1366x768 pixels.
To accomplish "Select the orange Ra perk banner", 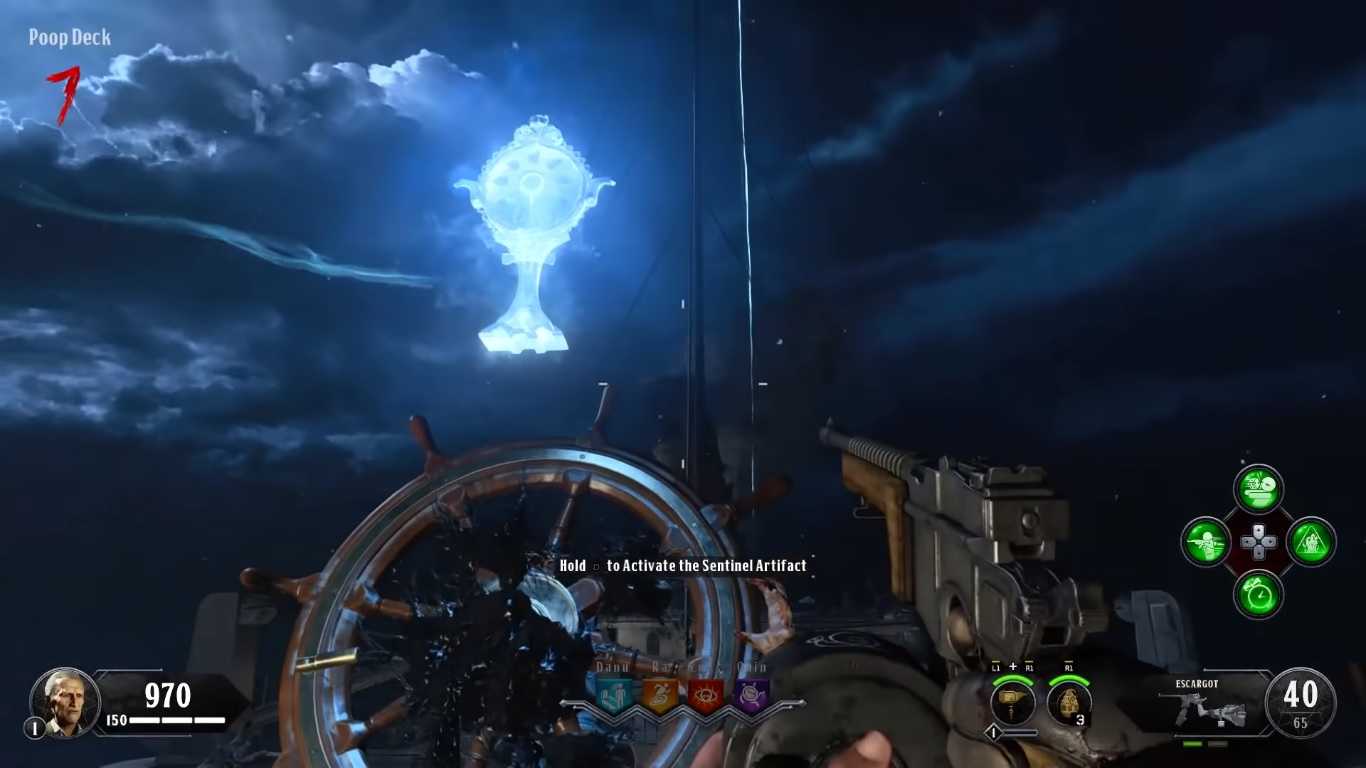I will pyautogui.click(x=659, y=695).
